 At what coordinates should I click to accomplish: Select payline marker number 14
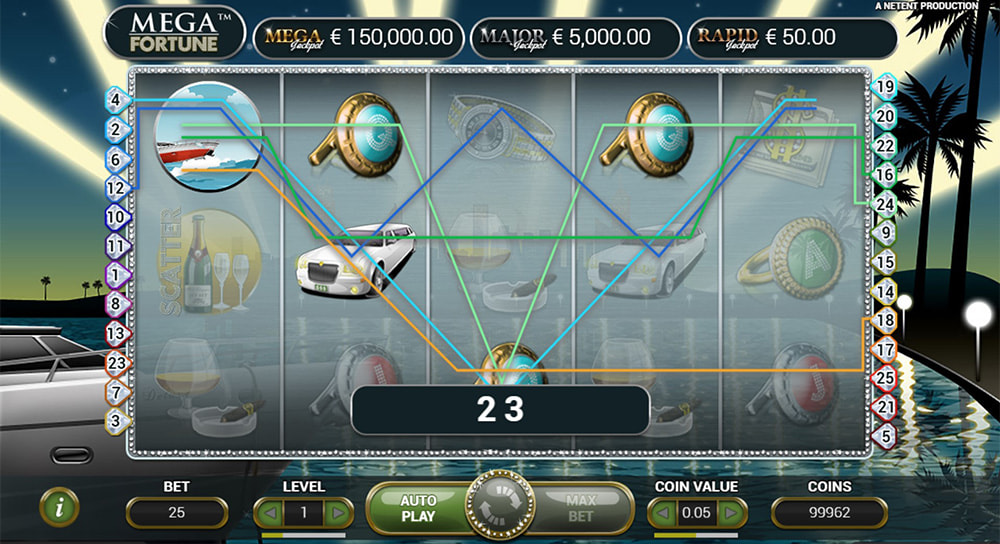884,291
